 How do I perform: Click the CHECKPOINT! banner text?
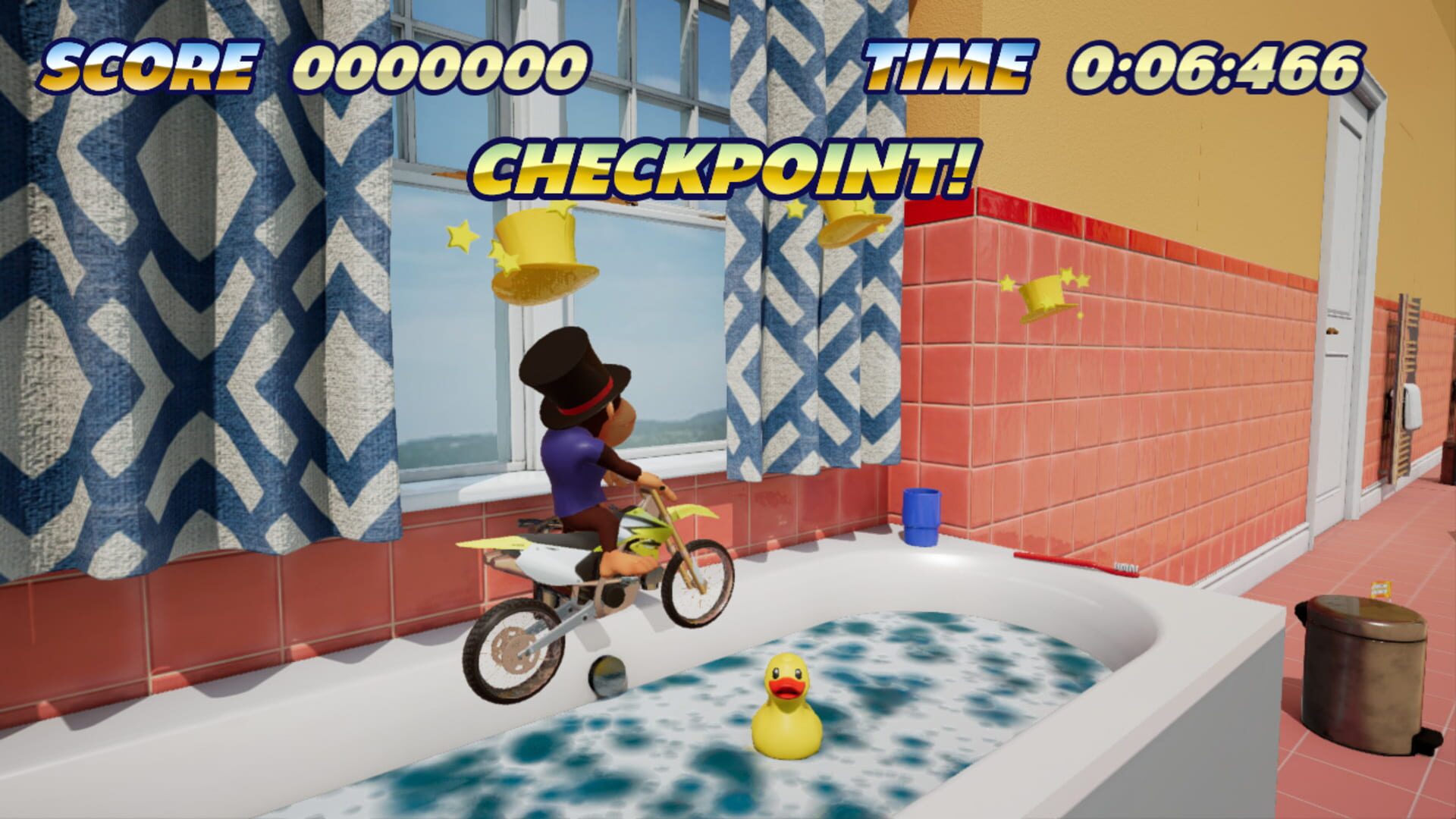[724, 163]
